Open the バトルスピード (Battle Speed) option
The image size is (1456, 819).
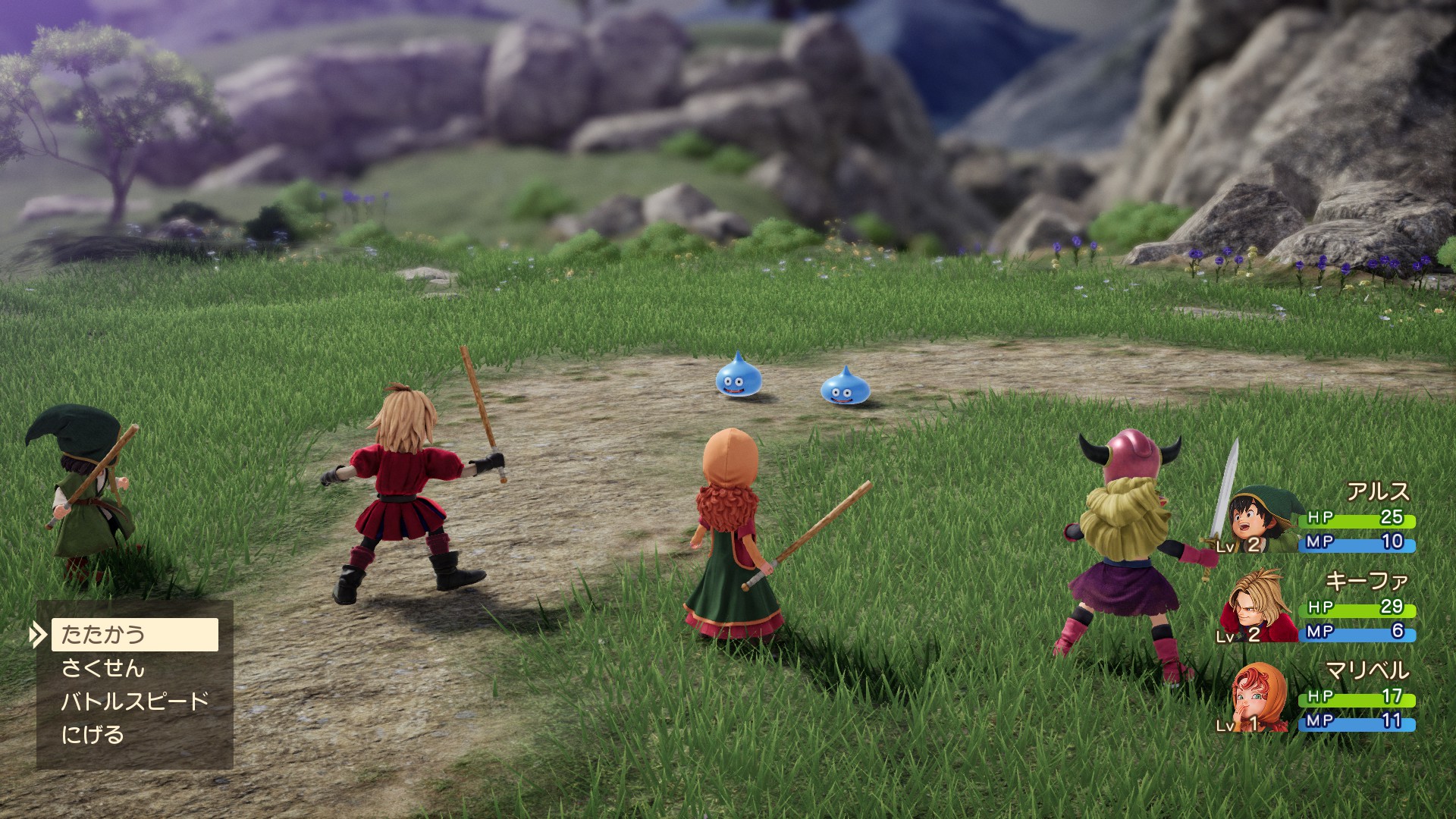134,701
